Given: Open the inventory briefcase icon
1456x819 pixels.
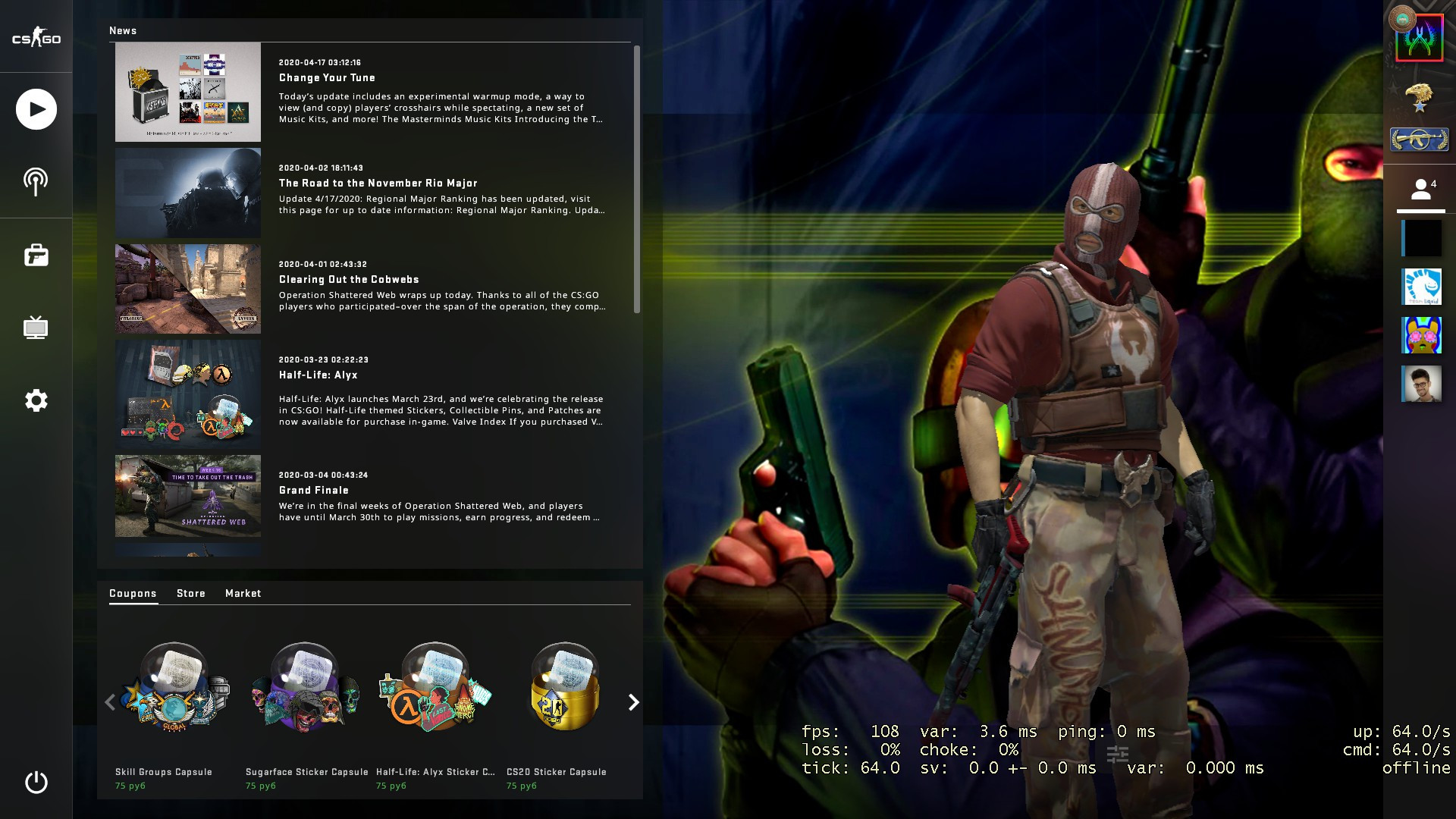Looking at the screenshot, I should coord(35,255).
